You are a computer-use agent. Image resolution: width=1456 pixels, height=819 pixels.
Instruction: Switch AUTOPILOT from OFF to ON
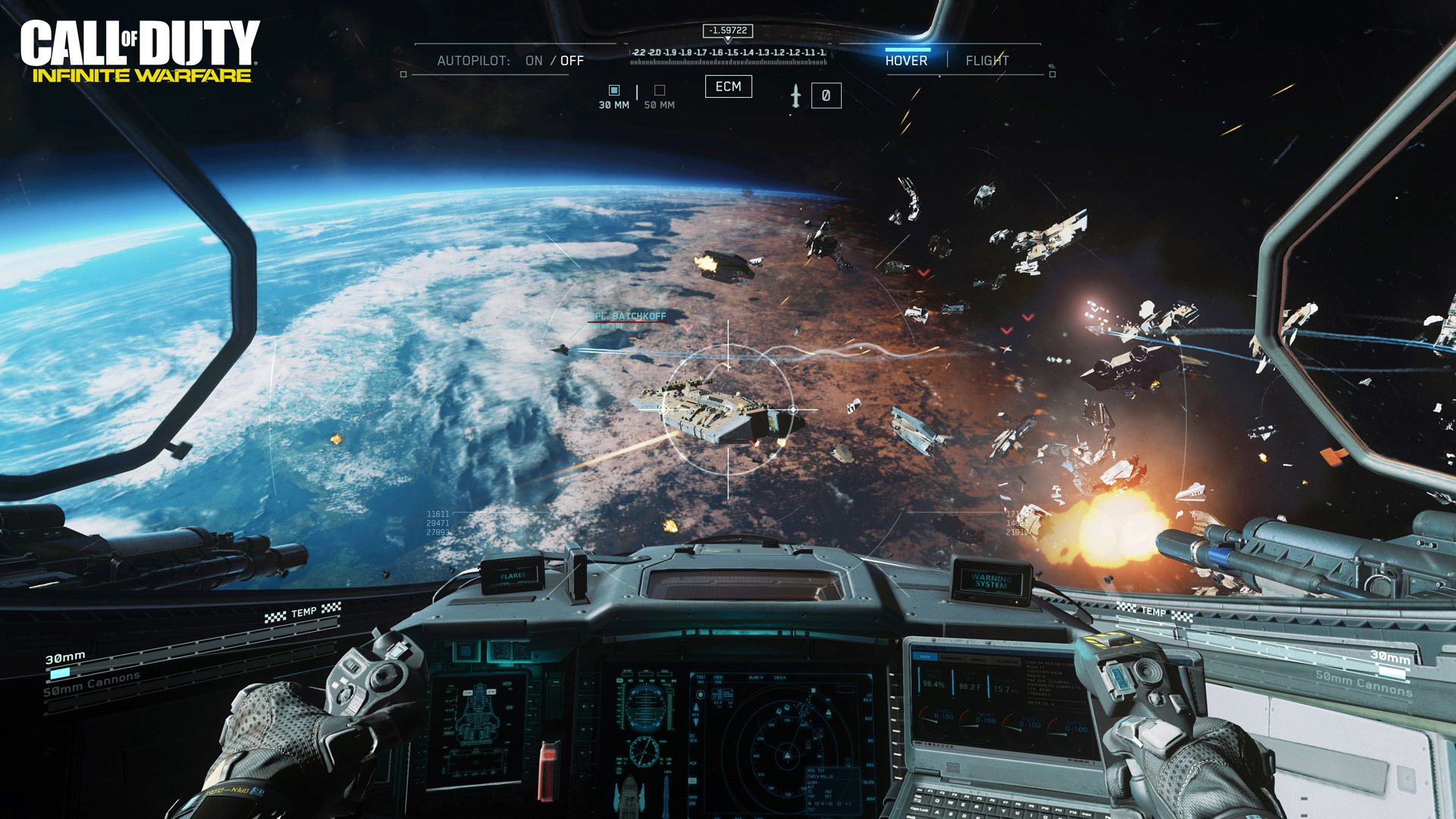pyautogui.click(x=533, y=59)
